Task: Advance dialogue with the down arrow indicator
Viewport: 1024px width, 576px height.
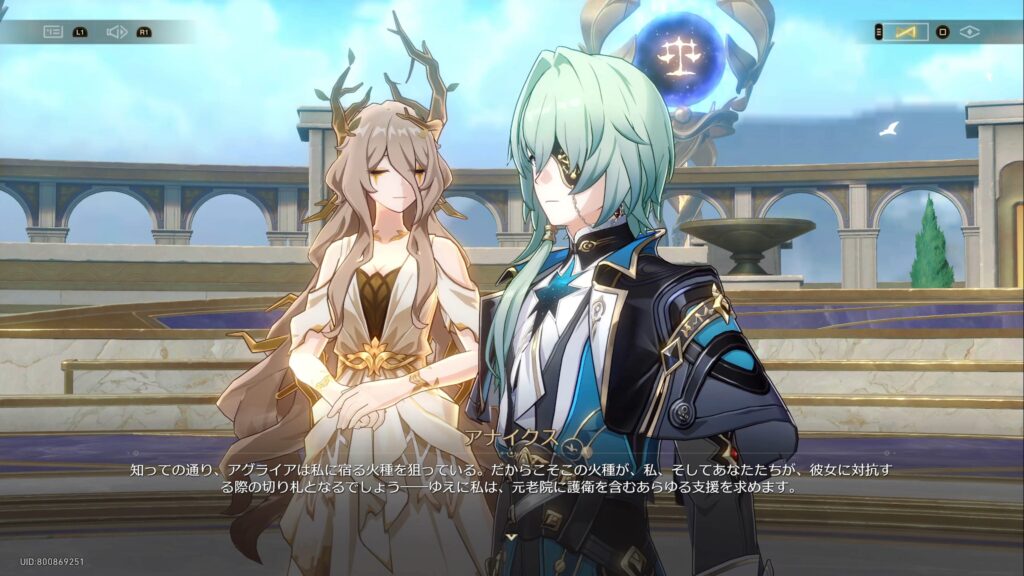Action: [512, 537]
